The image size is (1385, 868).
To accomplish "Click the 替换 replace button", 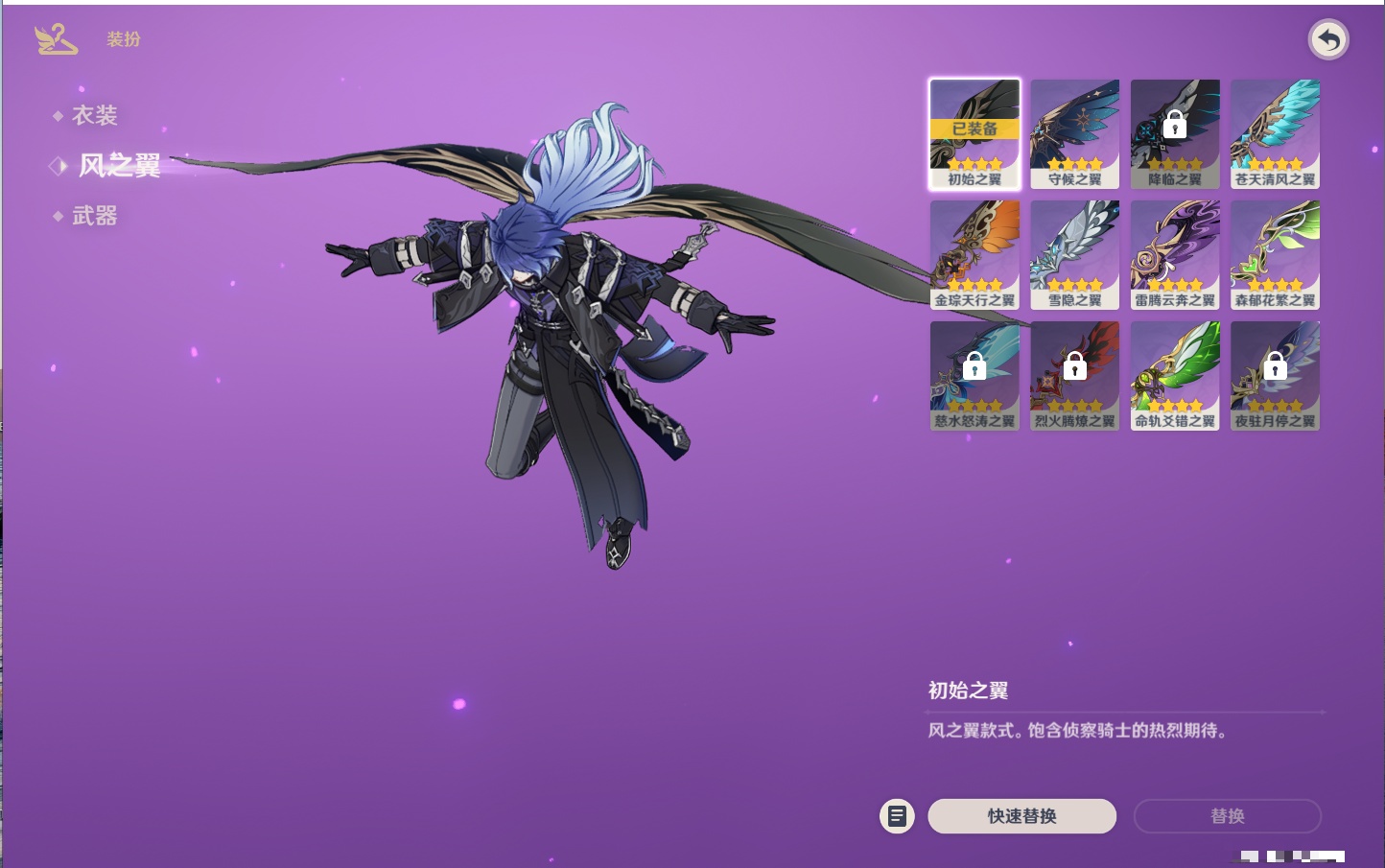I will coord(1227,816).
